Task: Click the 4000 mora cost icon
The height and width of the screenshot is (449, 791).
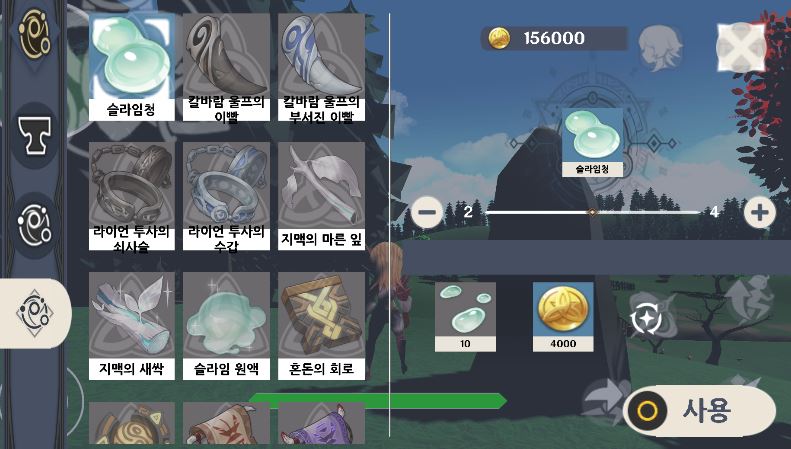Action: [562, 316]
